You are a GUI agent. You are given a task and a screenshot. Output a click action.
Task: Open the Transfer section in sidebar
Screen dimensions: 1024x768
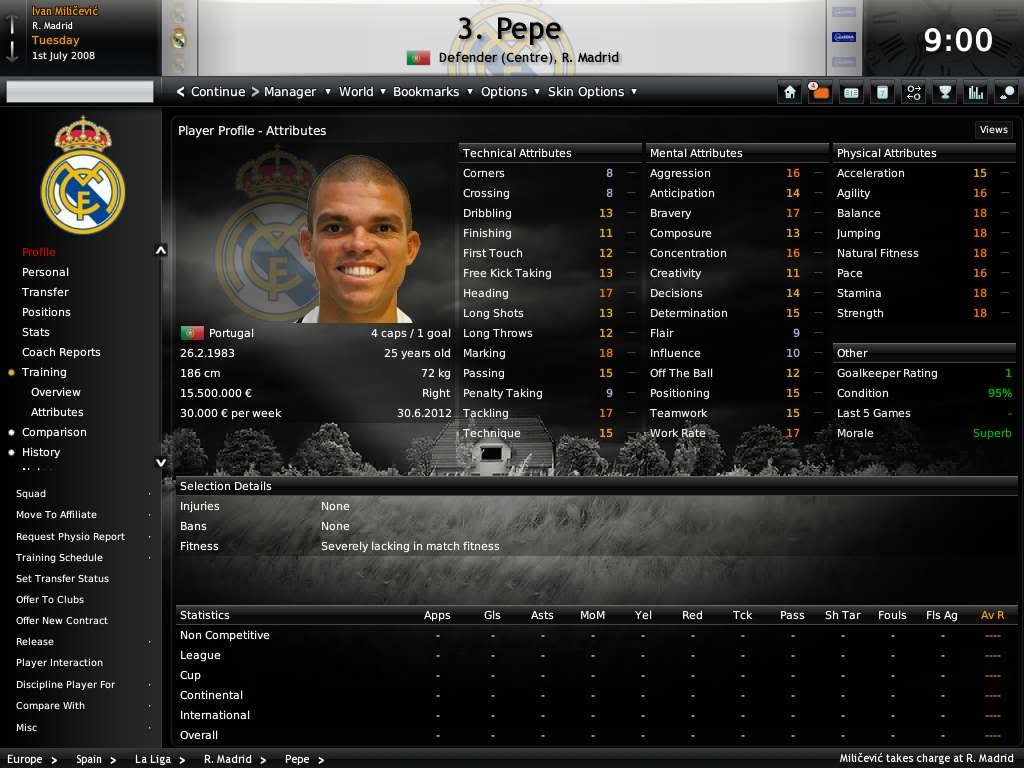45,292
